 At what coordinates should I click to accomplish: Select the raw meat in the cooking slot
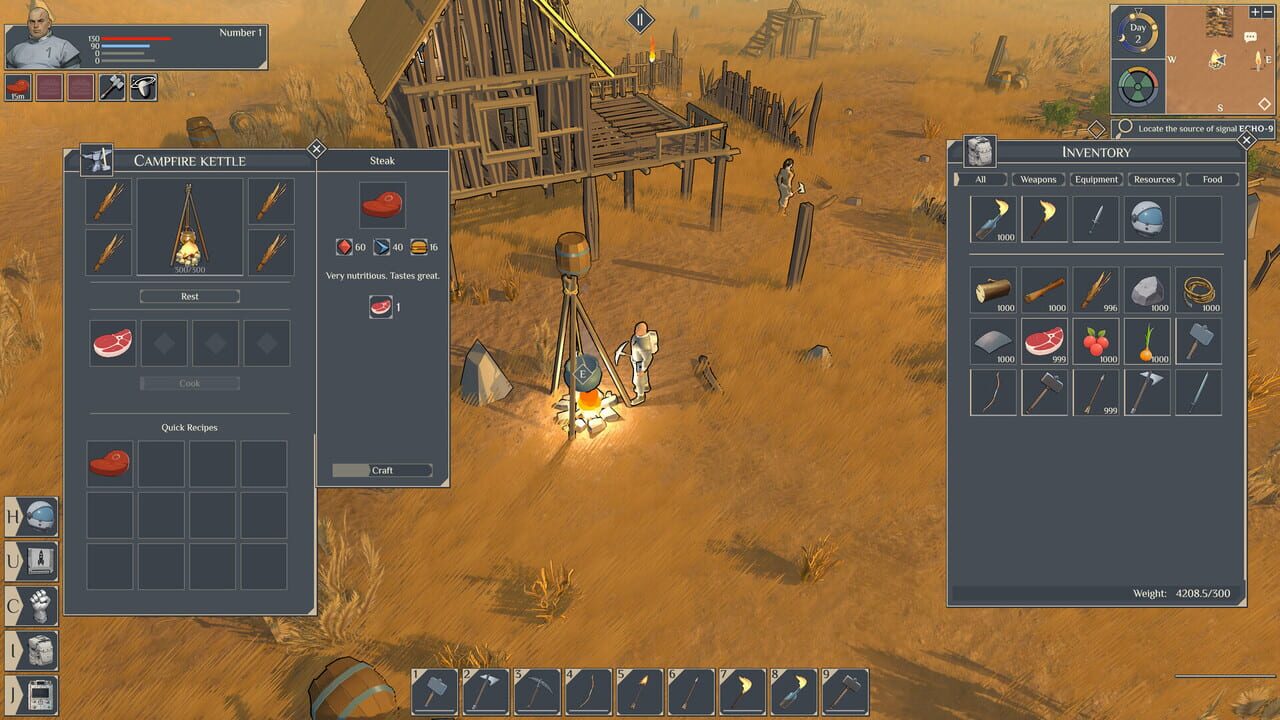click(112, 342)
